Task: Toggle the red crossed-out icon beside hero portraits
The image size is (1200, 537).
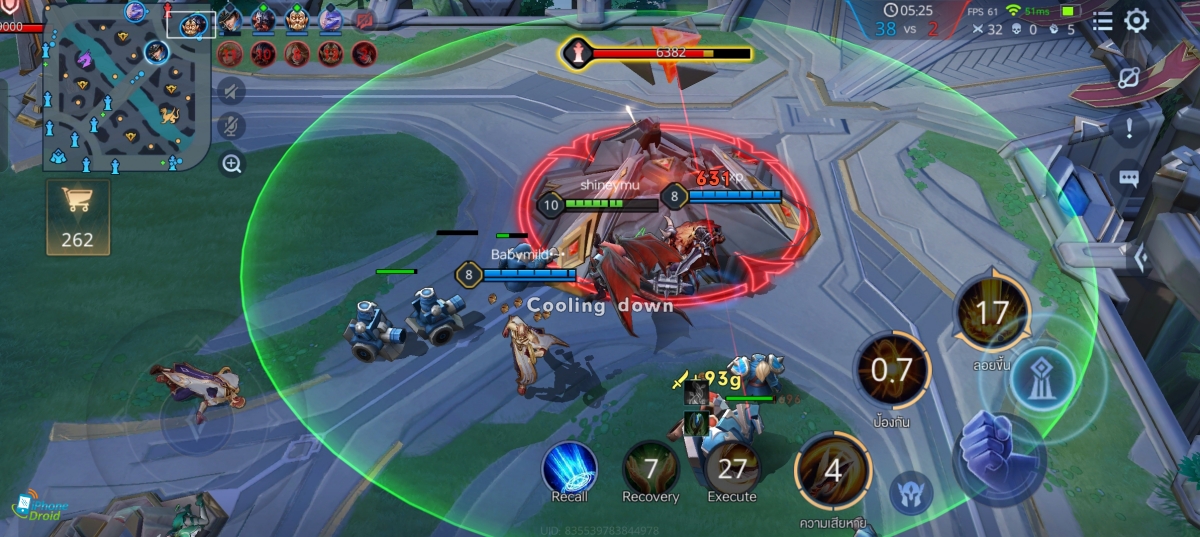Action: click(x=365, y=18)
